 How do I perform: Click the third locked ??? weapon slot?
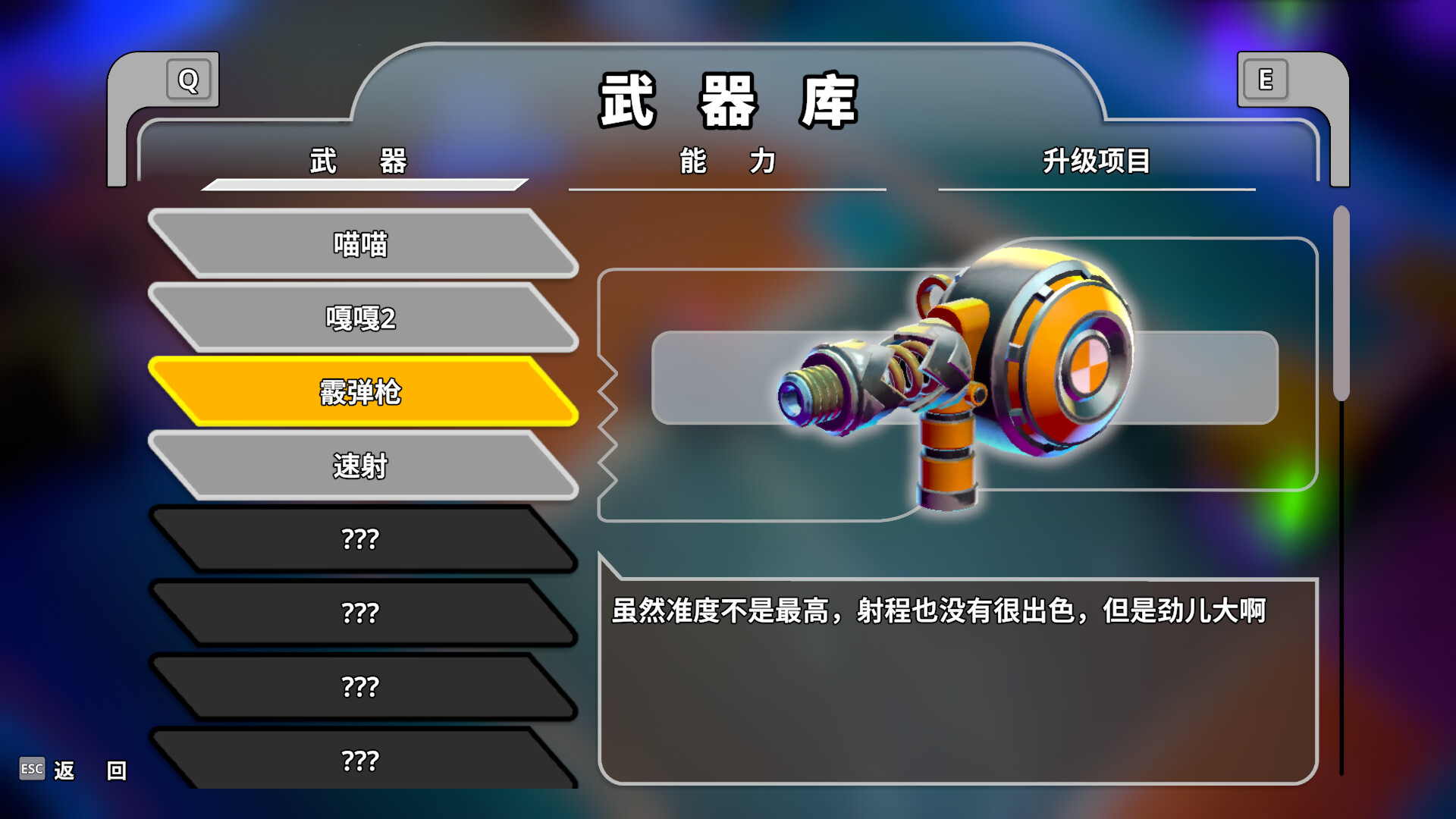coord(362,687)
